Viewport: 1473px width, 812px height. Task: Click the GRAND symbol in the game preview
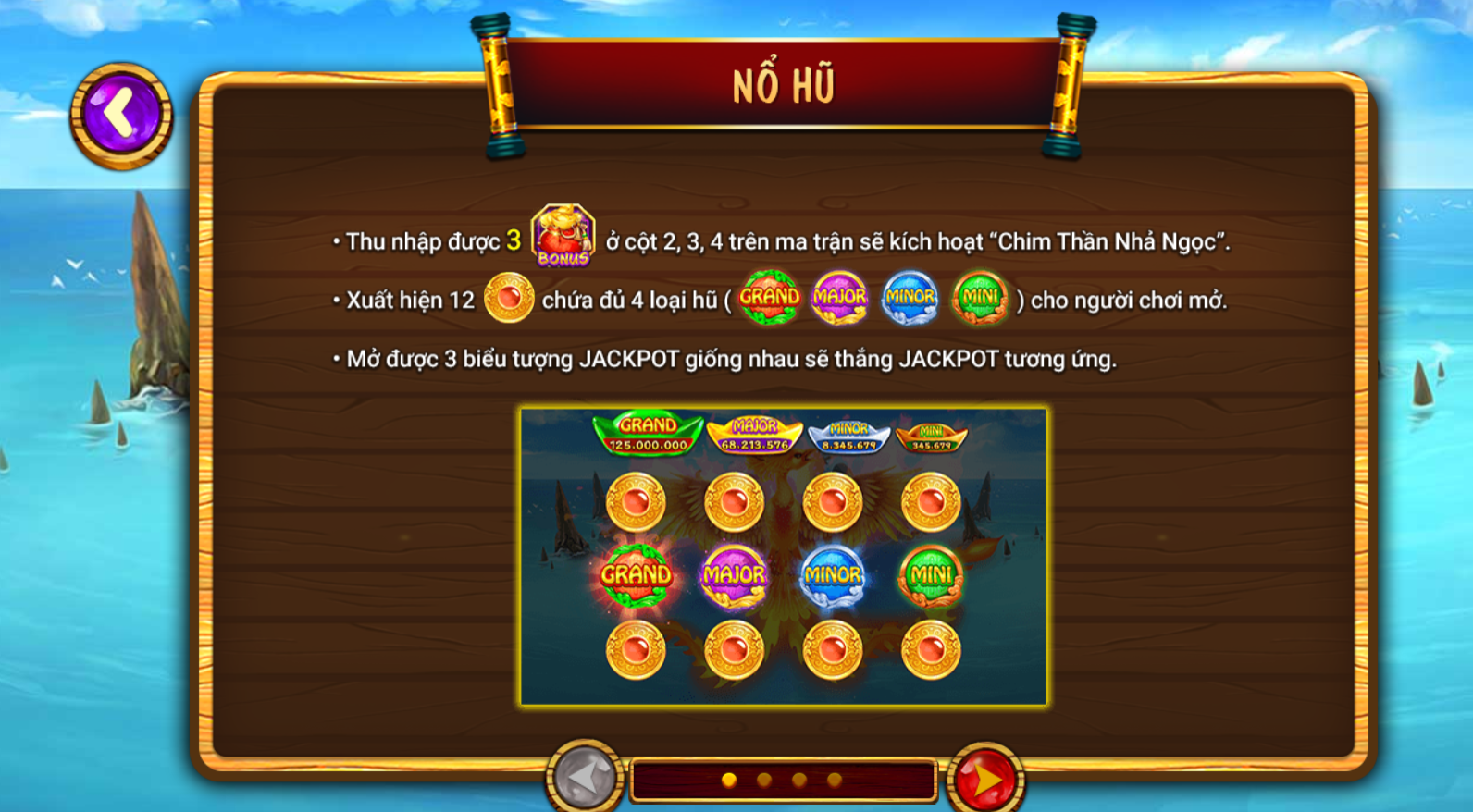(x=636, y=575)
